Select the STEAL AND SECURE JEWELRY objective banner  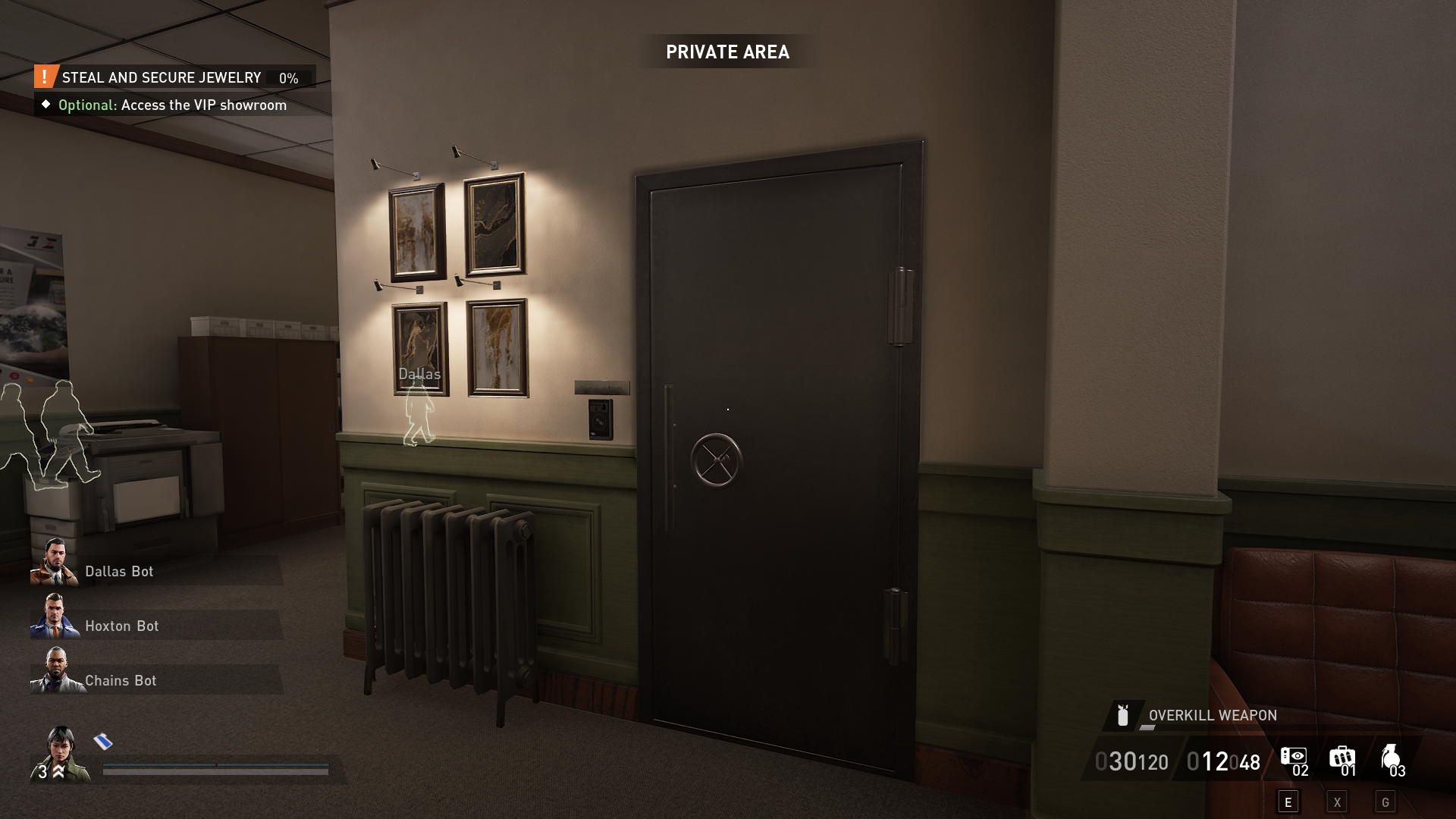(162, 77)
